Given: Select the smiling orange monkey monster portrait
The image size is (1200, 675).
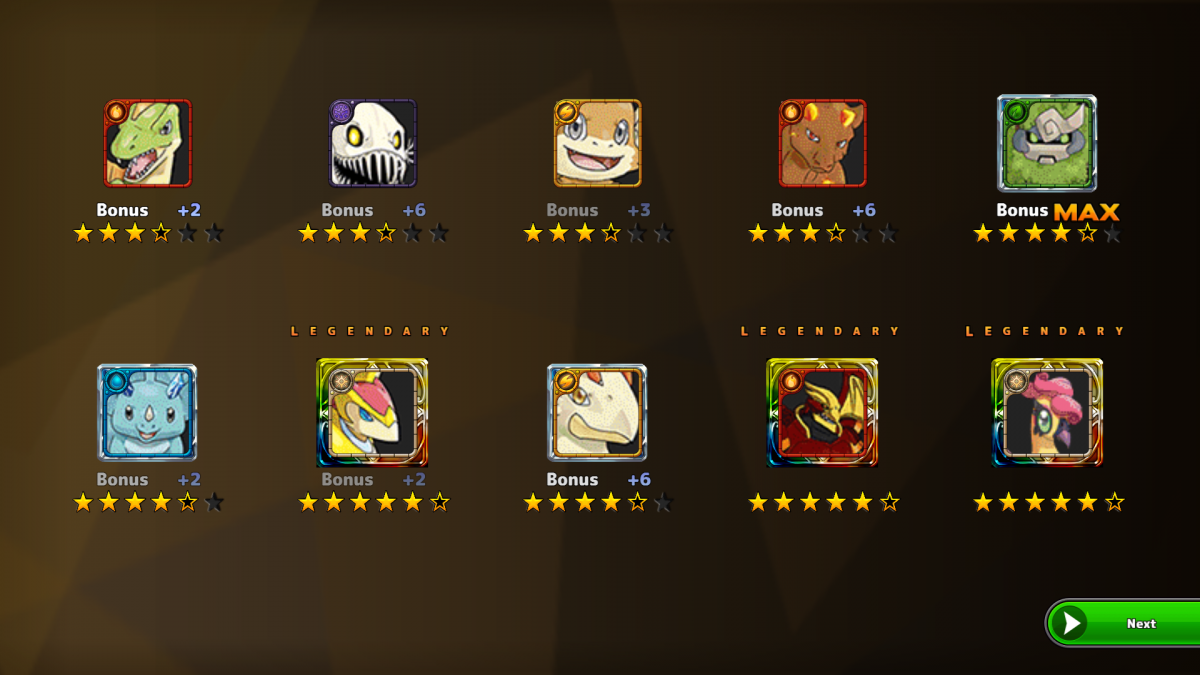Looking at the screenshot, I should (597, 143).
